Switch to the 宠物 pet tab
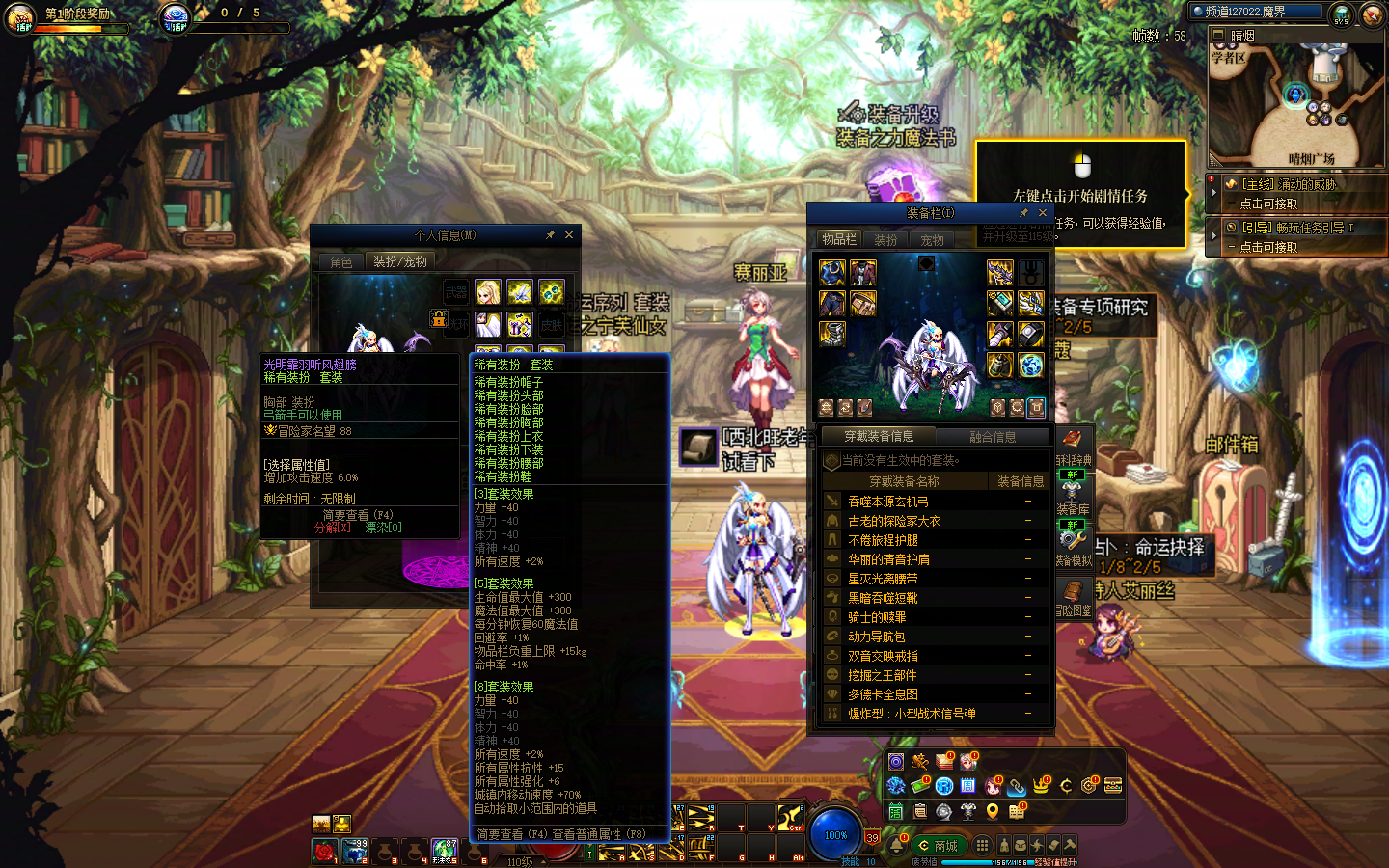Screen dimensions: 1389x868 click(x=932, y=240)
